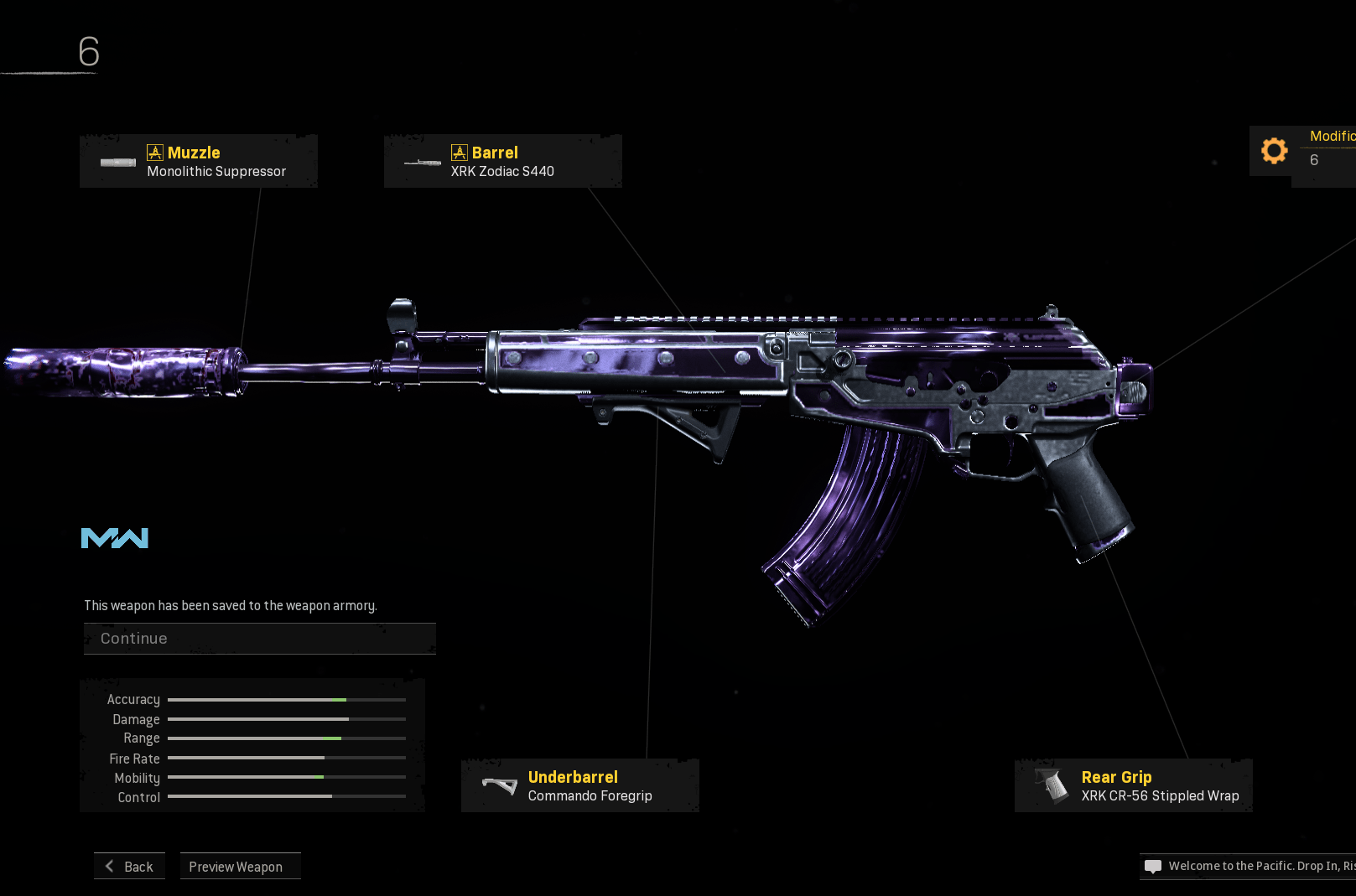Viewport: 1356px width, 896px height.
Task: Click Continue to dismiss the saved message
Action: pyautogui.click(x=259, y=639)
